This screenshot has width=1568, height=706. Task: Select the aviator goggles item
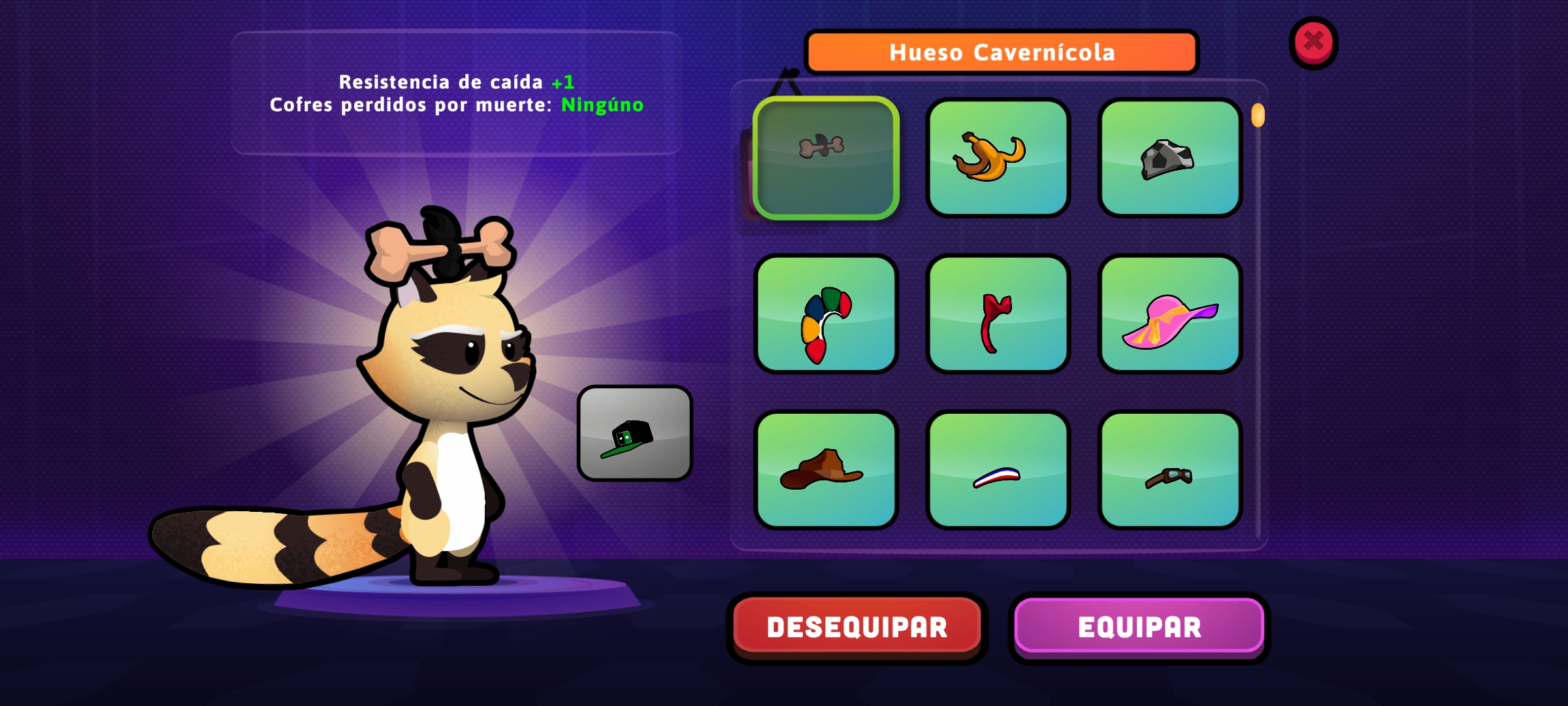coord(1169,469)
